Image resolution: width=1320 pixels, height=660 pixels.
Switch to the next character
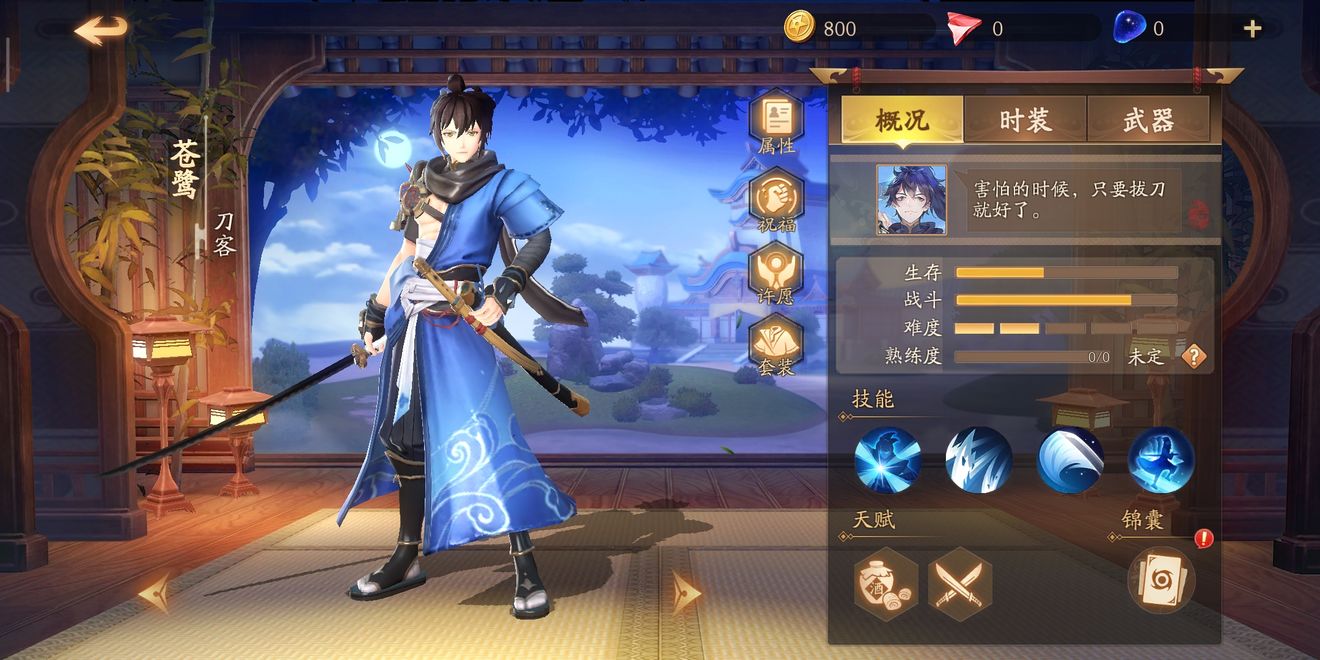coord(685,591)
